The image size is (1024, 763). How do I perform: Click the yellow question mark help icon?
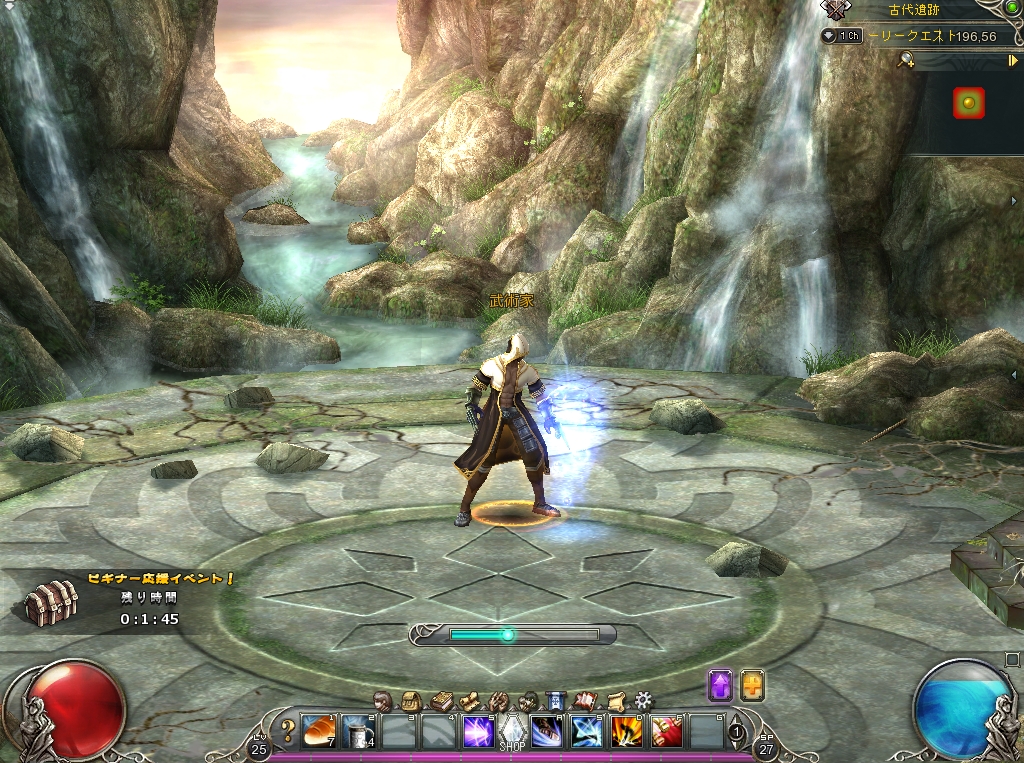tap(288, 730)
